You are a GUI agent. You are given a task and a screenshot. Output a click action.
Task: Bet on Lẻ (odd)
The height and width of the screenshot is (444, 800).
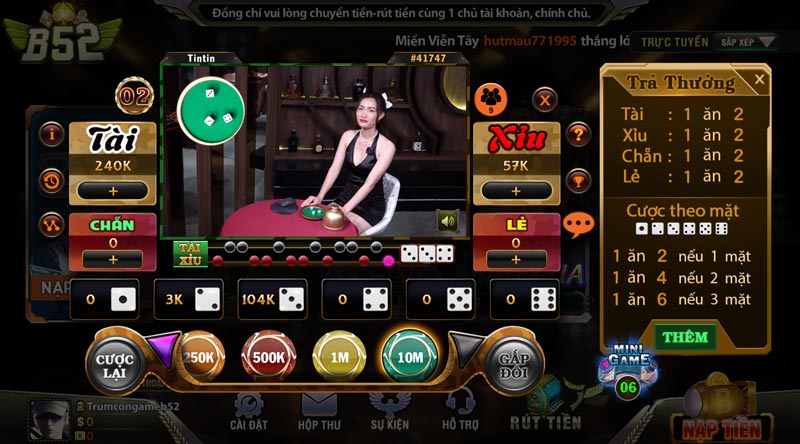(515, 259)
